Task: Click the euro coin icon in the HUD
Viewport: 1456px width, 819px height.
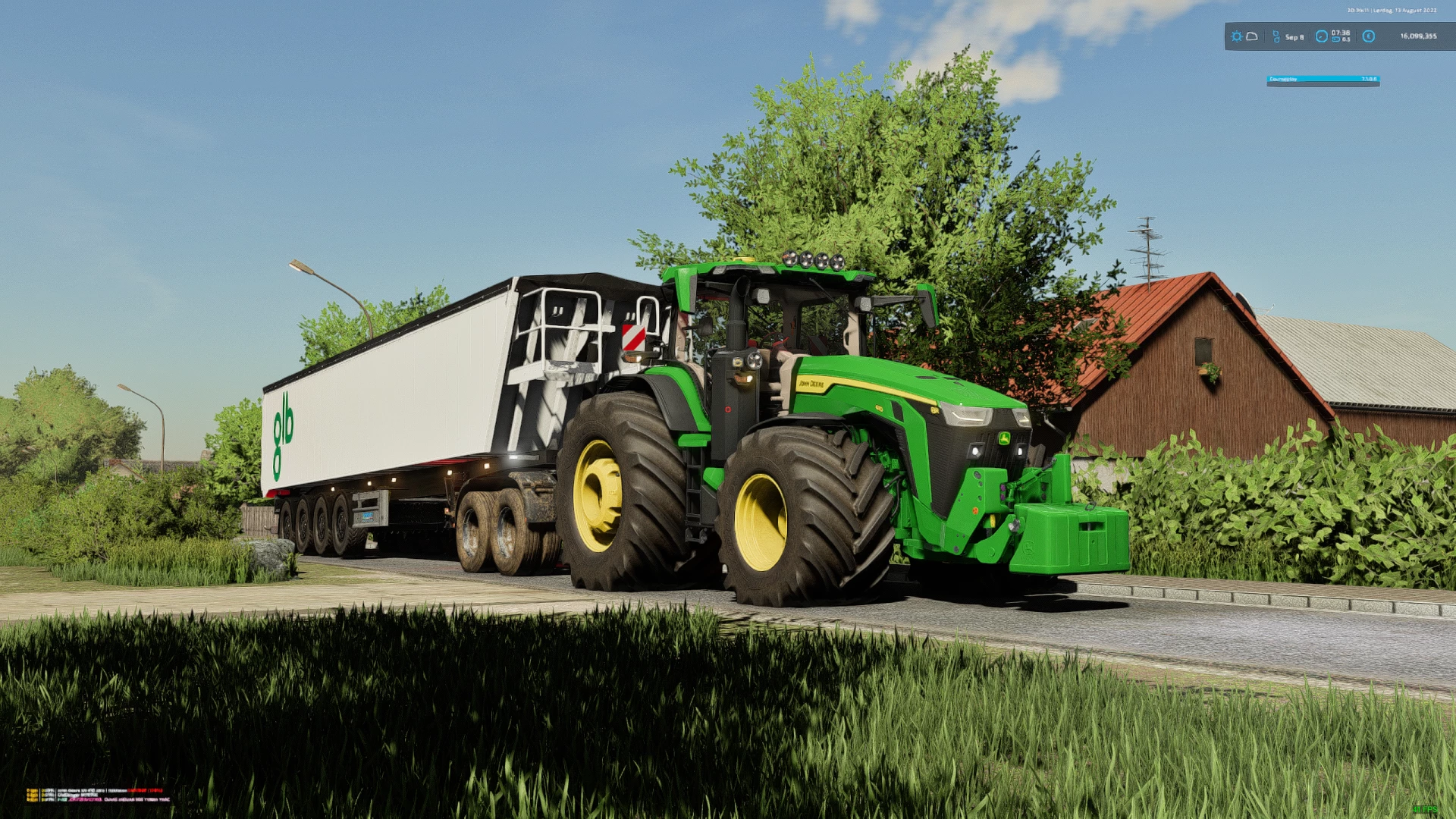Action: click(x=1369, y=36)
